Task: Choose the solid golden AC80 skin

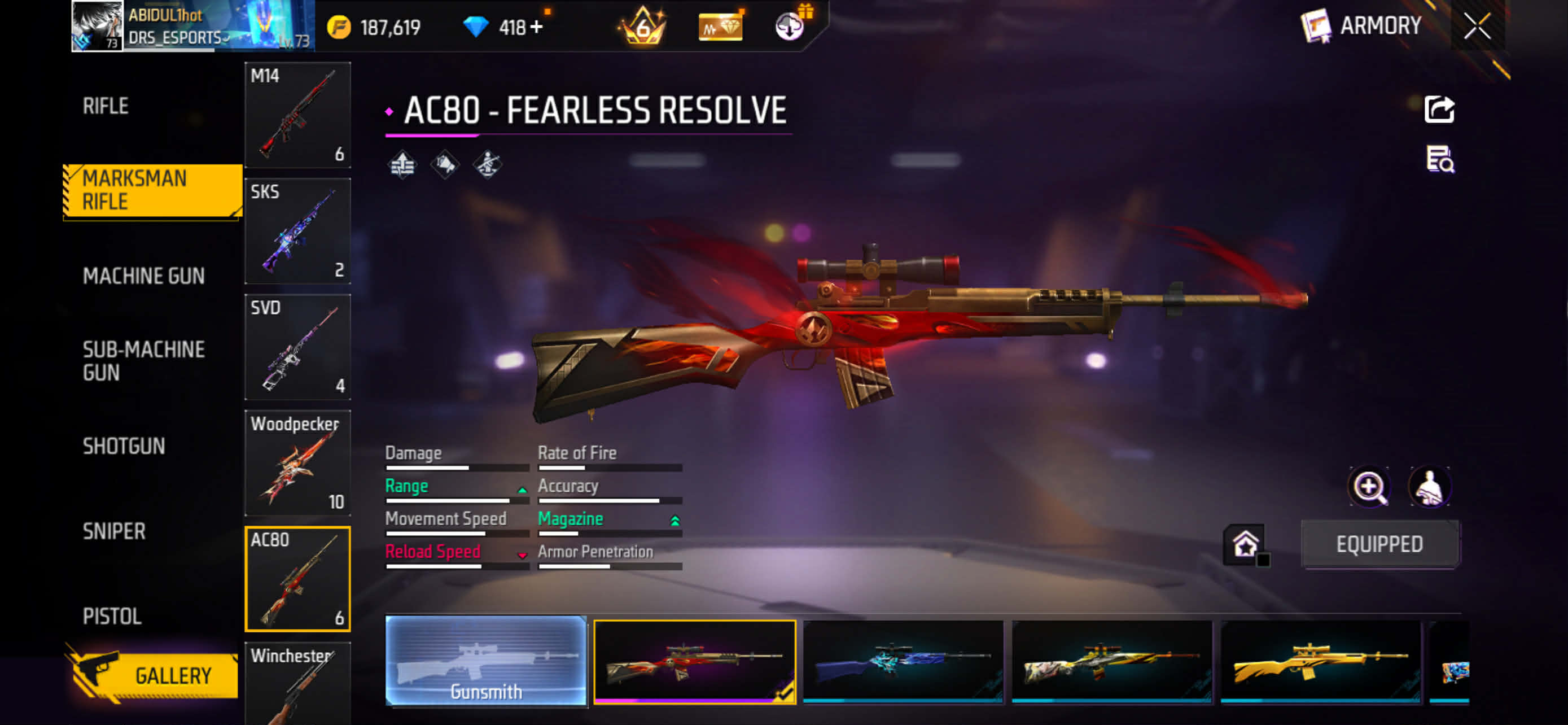Action: [x=1320, y=662]
